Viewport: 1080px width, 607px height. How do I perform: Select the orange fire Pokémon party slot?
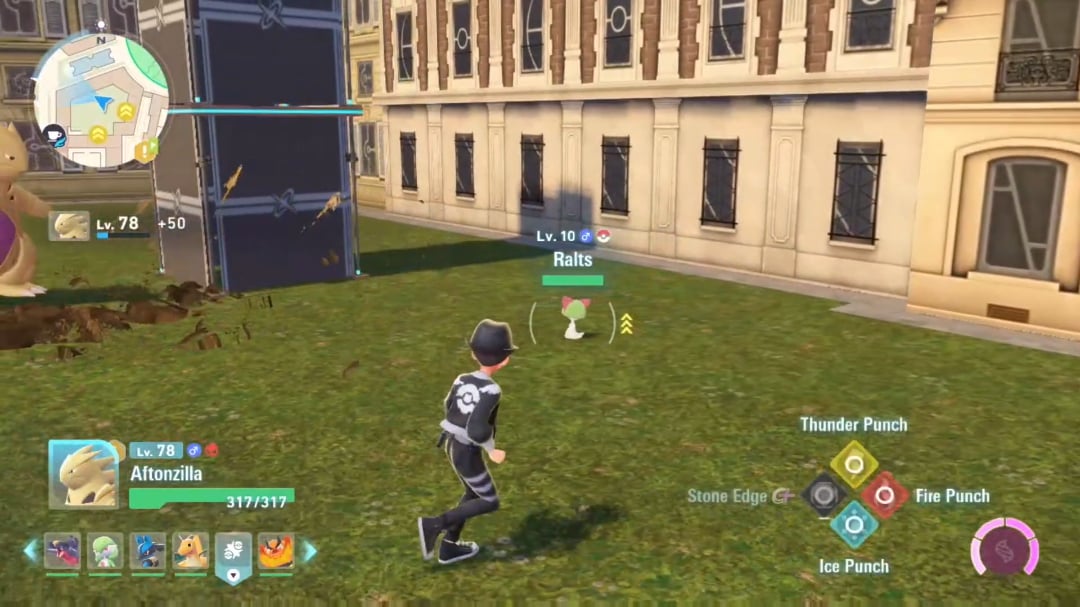coord(276,551)
